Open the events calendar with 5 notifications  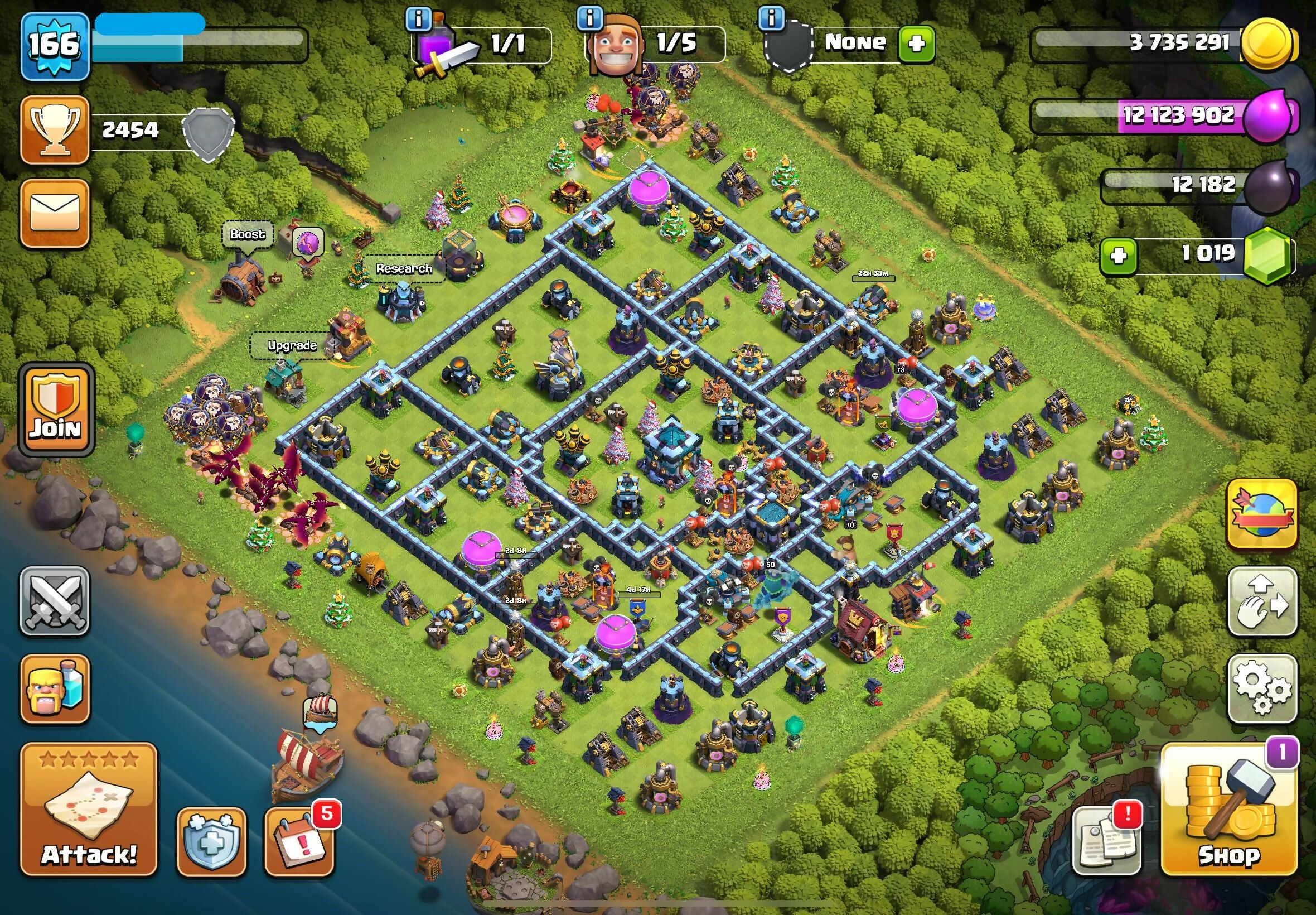[x=299, y=841]
